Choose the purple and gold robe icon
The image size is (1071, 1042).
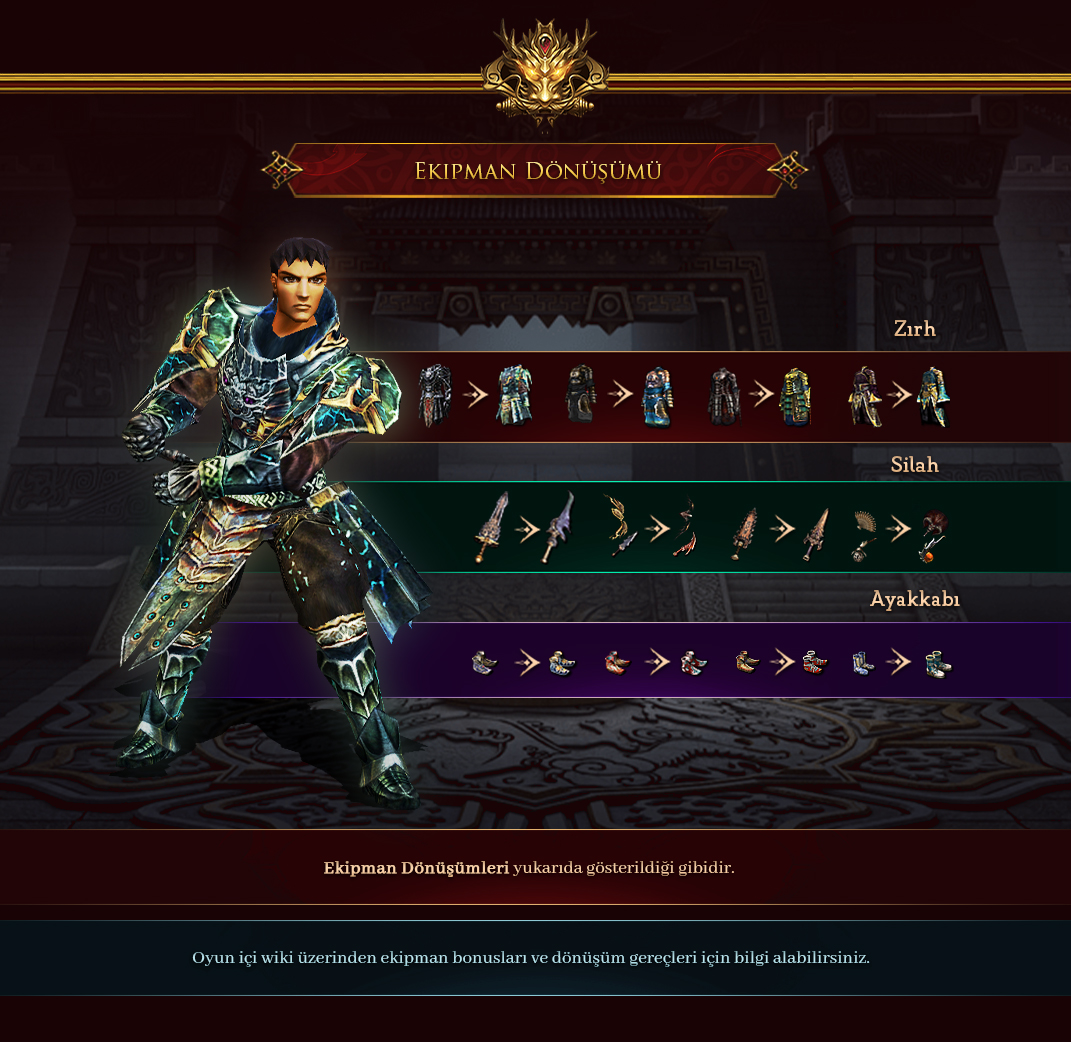pos(863,396)
